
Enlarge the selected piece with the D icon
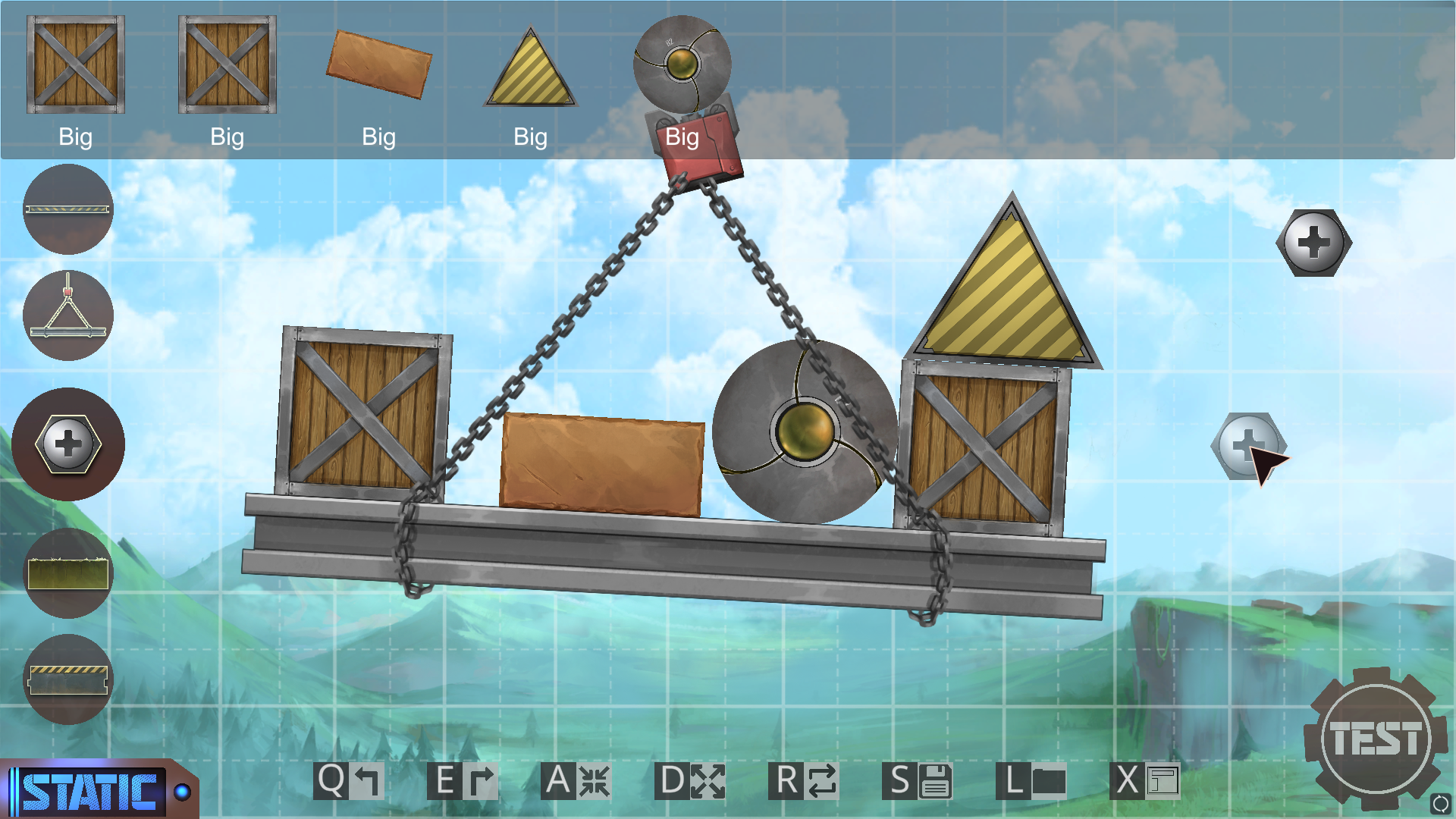[690, 780]
